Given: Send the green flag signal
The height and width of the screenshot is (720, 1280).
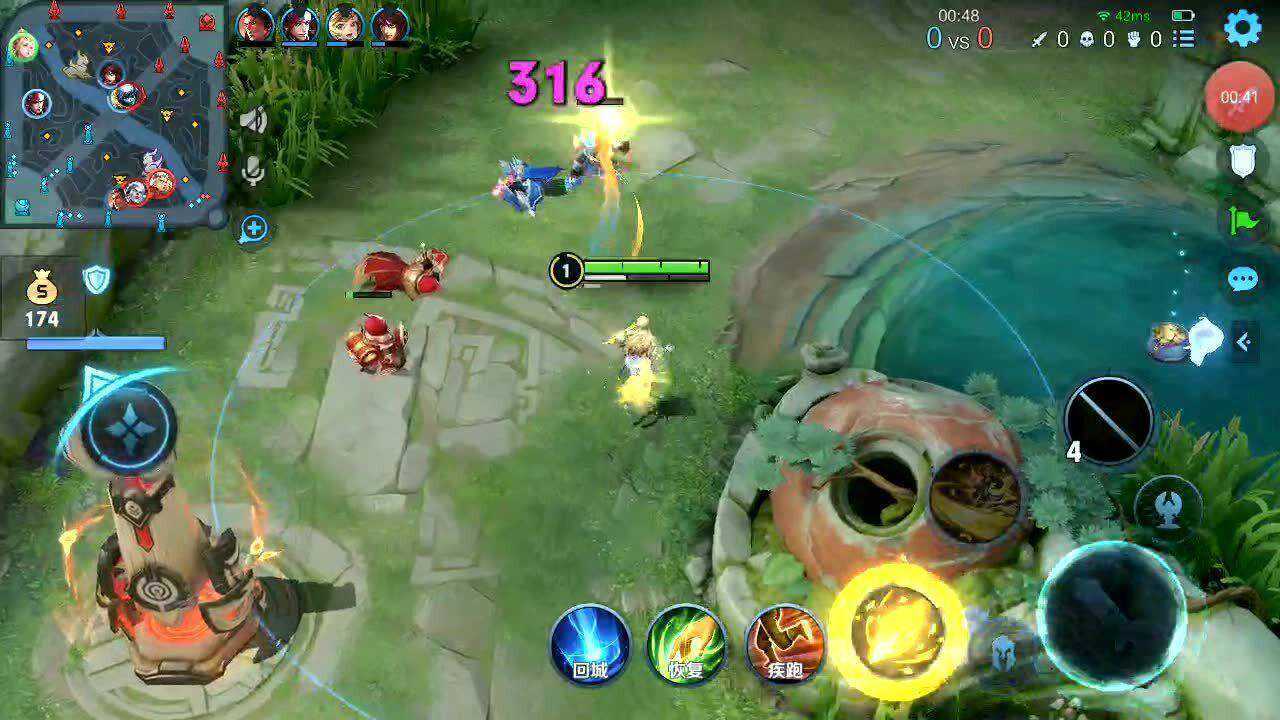Looking at the screenshot, I should pos(1243,219).
